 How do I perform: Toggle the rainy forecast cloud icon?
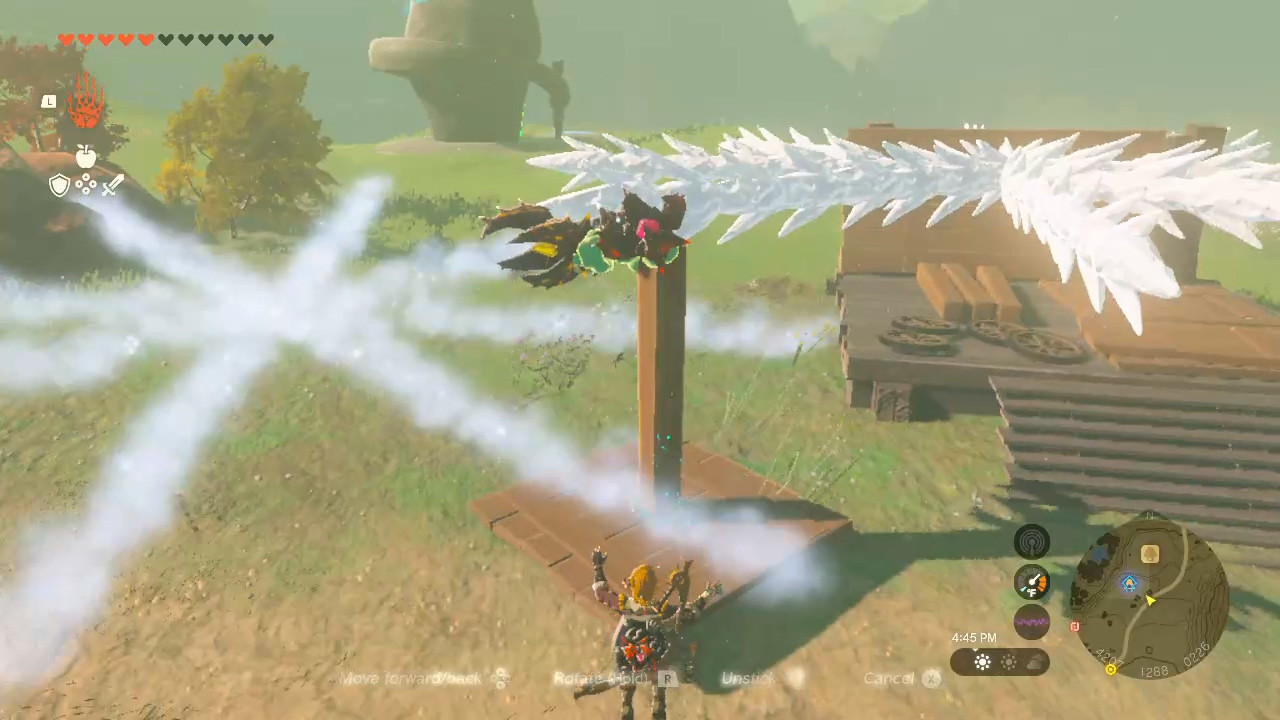(x=1034, y=663)
